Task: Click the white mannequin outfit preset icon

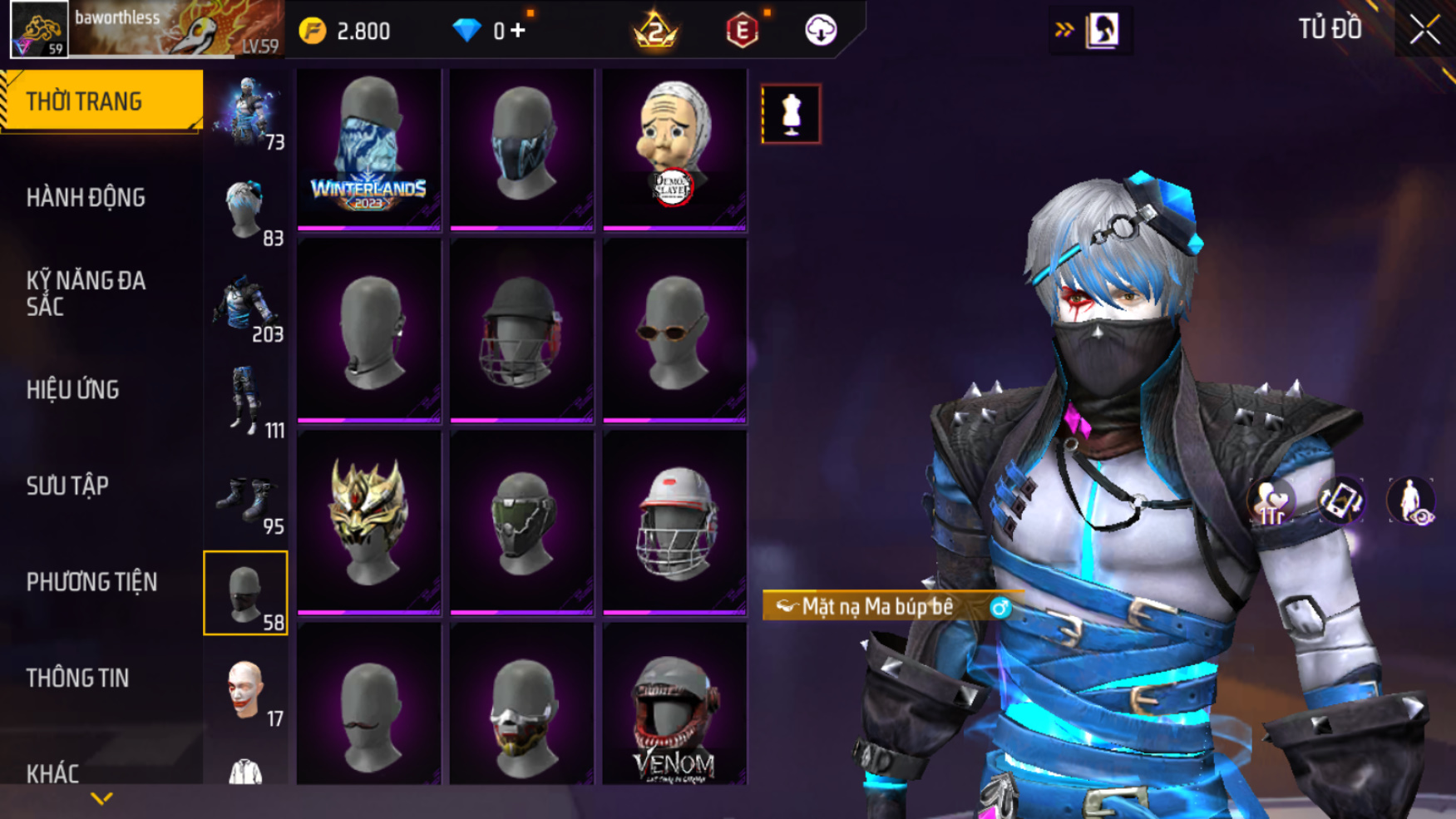Action: click(x=791, y=114)
